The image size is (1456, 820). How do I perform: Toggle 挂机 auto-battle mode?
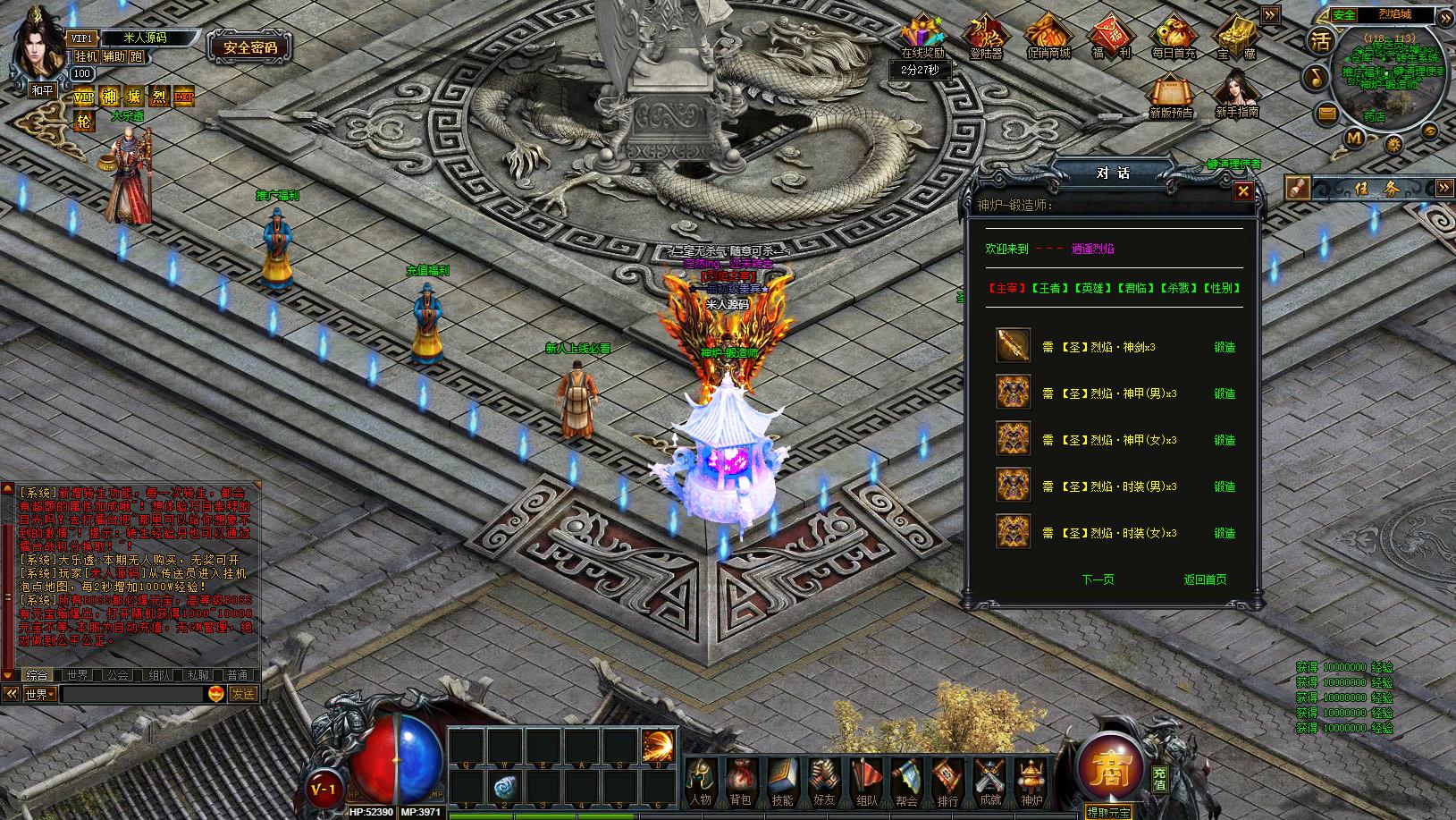click(x=86, y=56)
